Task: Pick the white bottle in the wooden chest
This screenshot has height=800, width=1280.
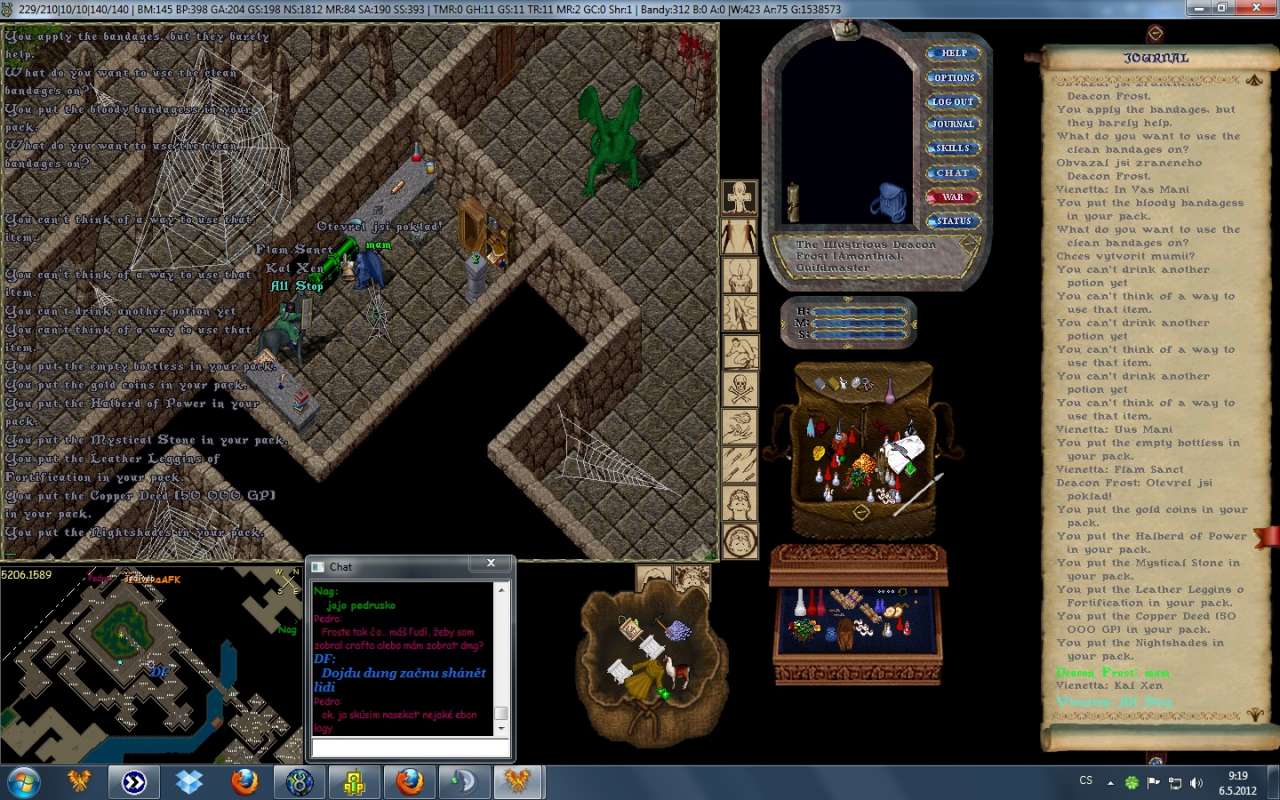Action: click(801, 602)
